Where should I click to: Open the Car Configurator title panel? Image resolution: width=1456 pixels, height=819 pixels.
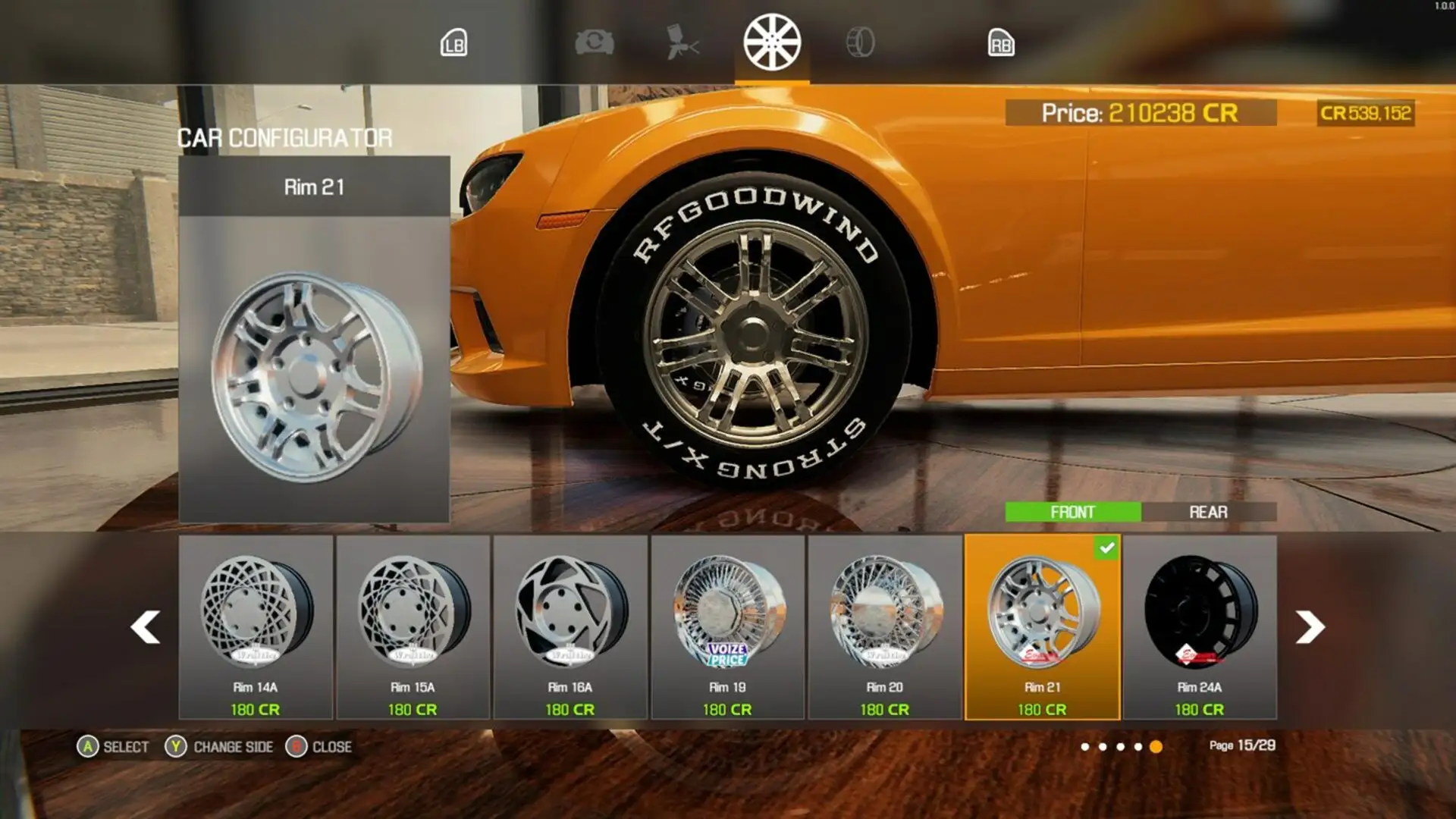coord(284,139)
